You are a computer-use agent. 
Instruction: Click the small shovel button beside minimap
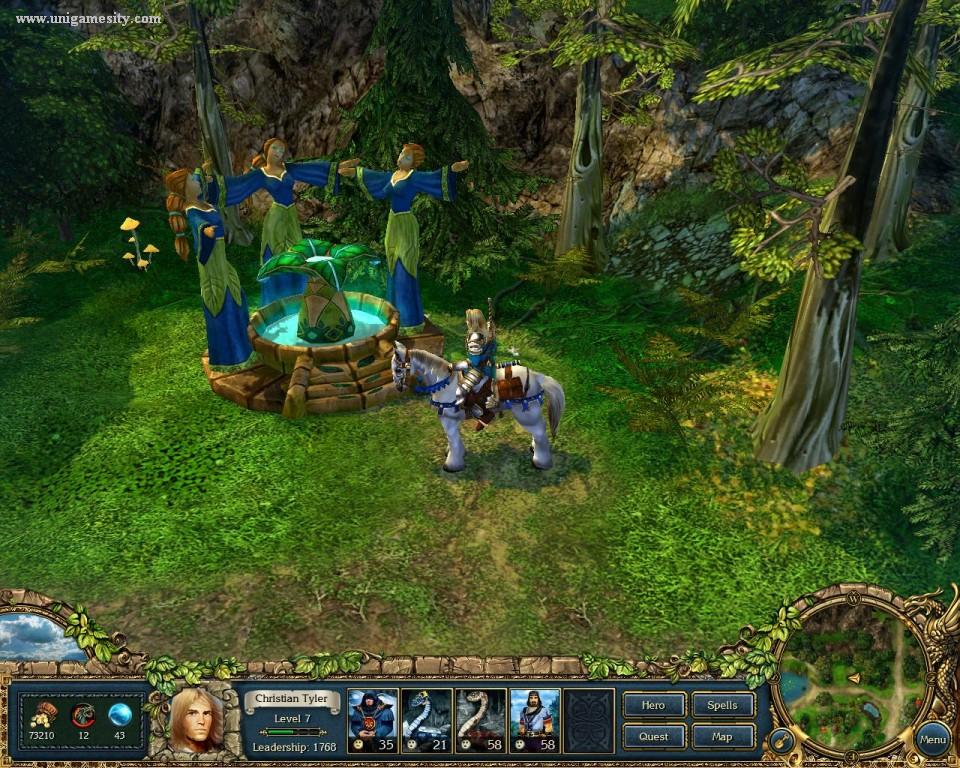pos(781,742)
